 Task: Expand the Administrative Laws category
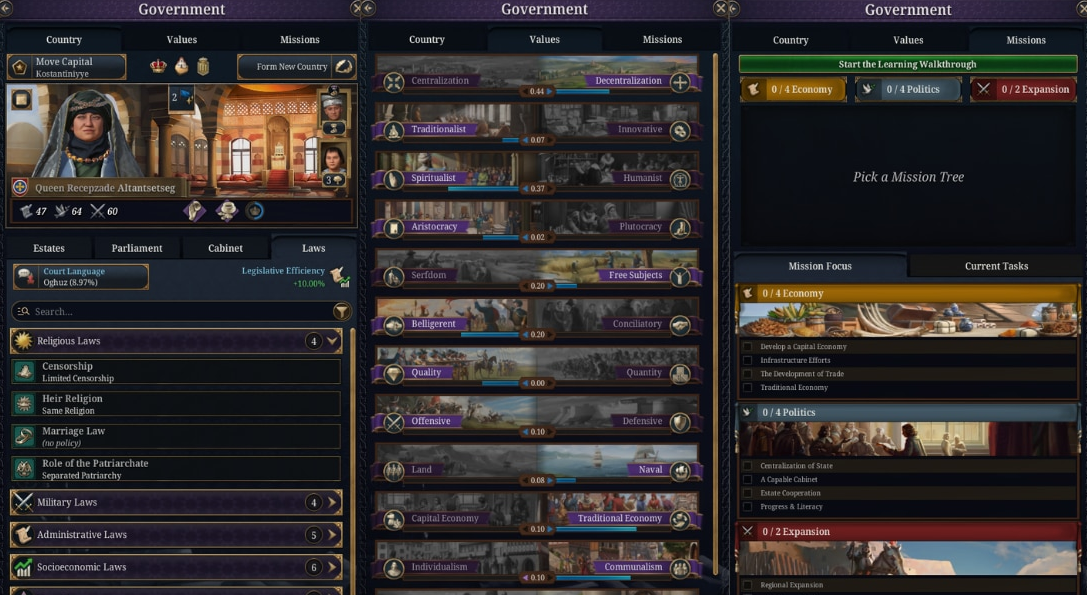point(334,535)
